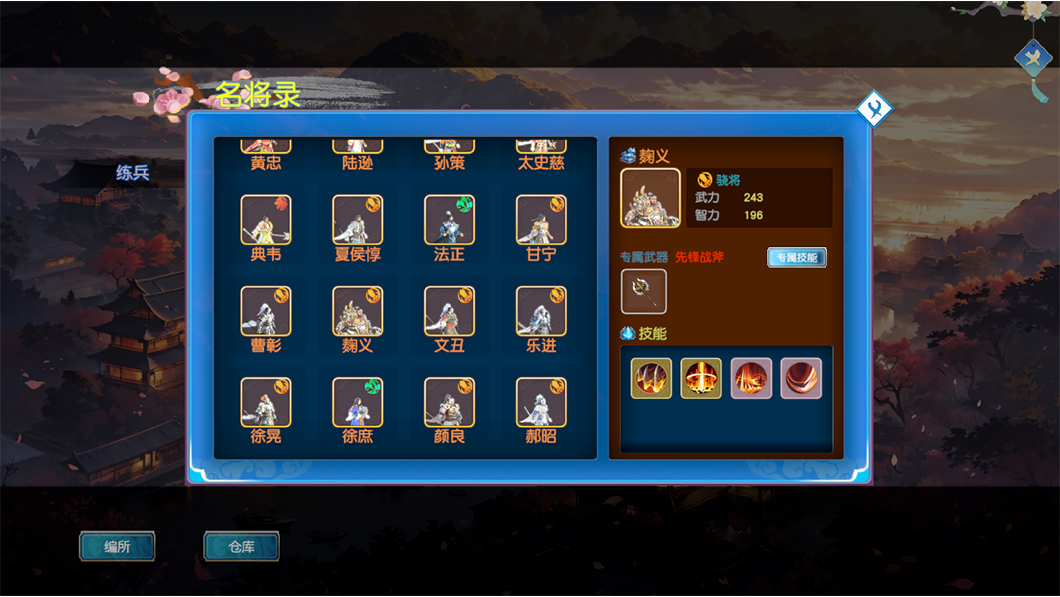Pick general 郝昭 in the list
This screenshot has width=1060, height=597.
click(541, 402)
